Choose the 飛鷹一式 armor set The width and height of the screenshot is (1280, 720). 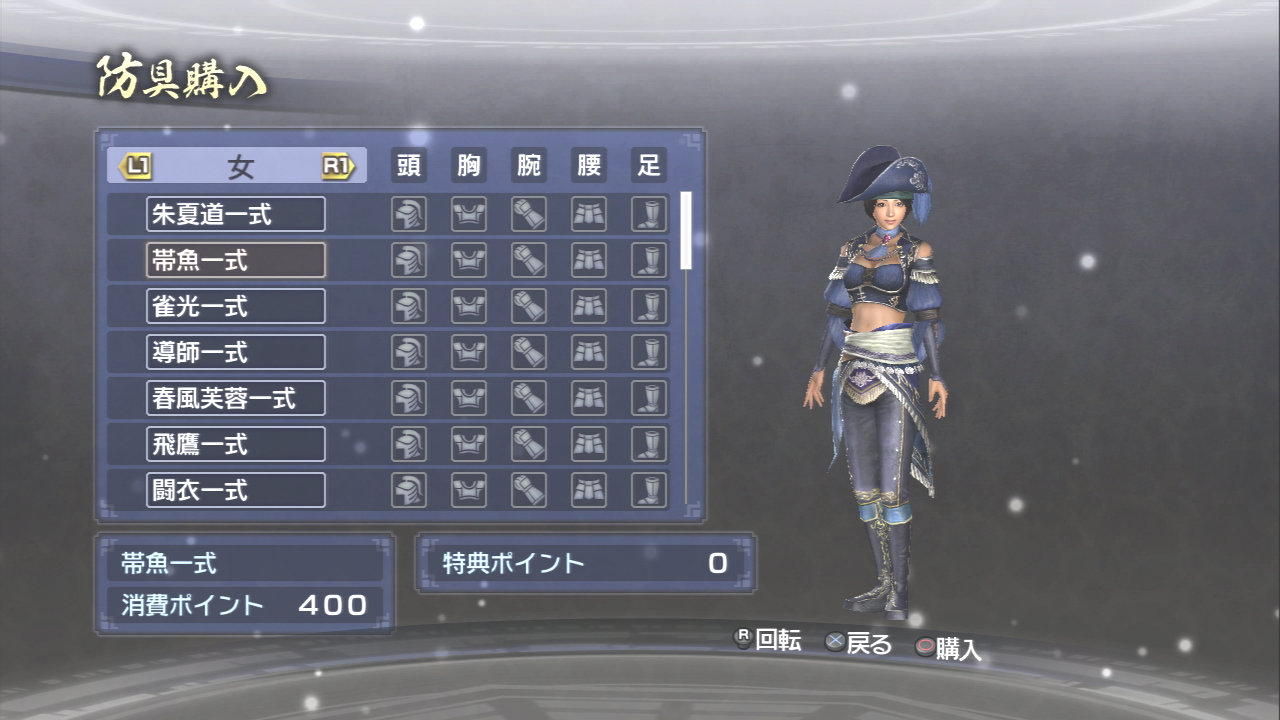point(235,444)
